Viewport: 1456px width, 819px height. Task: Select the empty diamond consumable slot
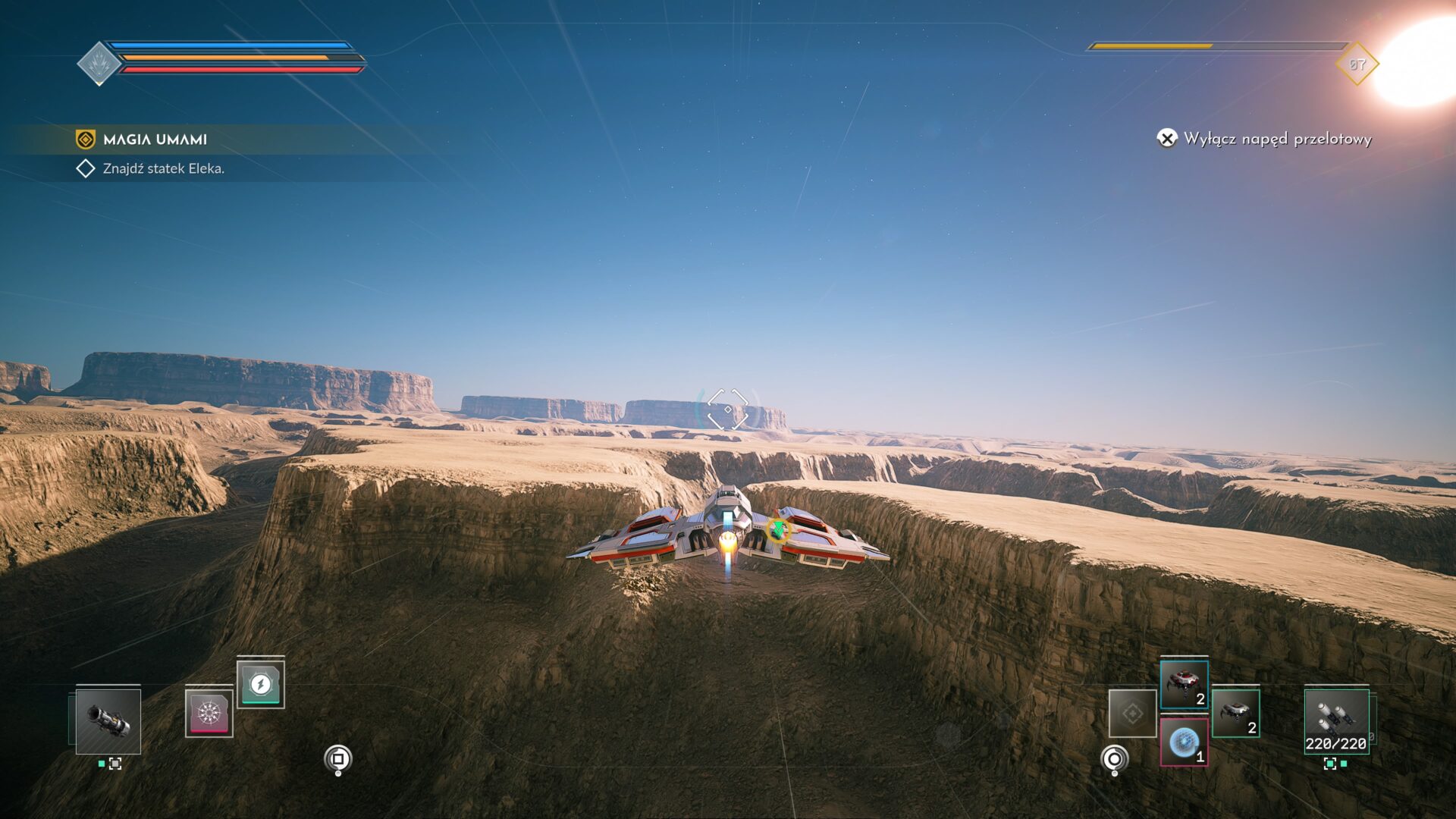1132,713
